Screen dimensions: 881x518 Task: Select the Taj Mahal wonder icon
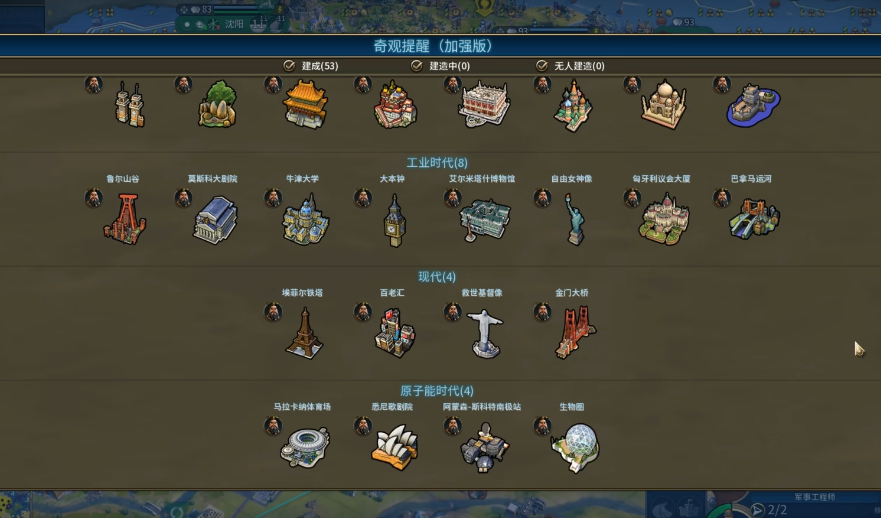[664, 104]
